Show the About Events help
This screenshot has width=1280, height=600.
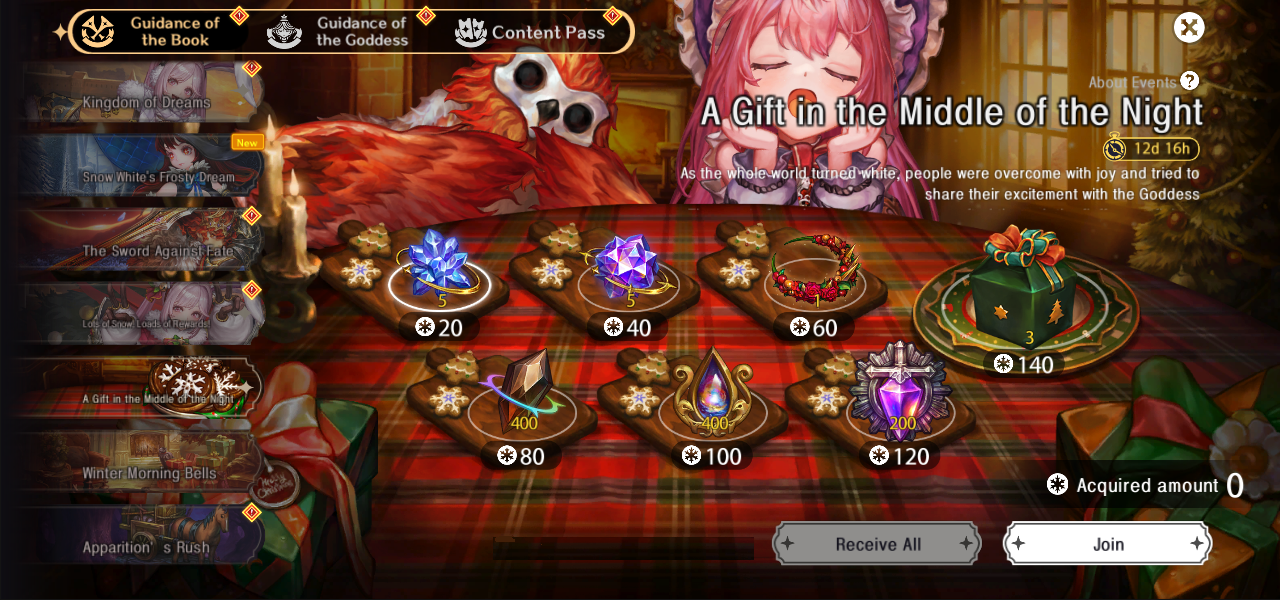(1189, 81)
